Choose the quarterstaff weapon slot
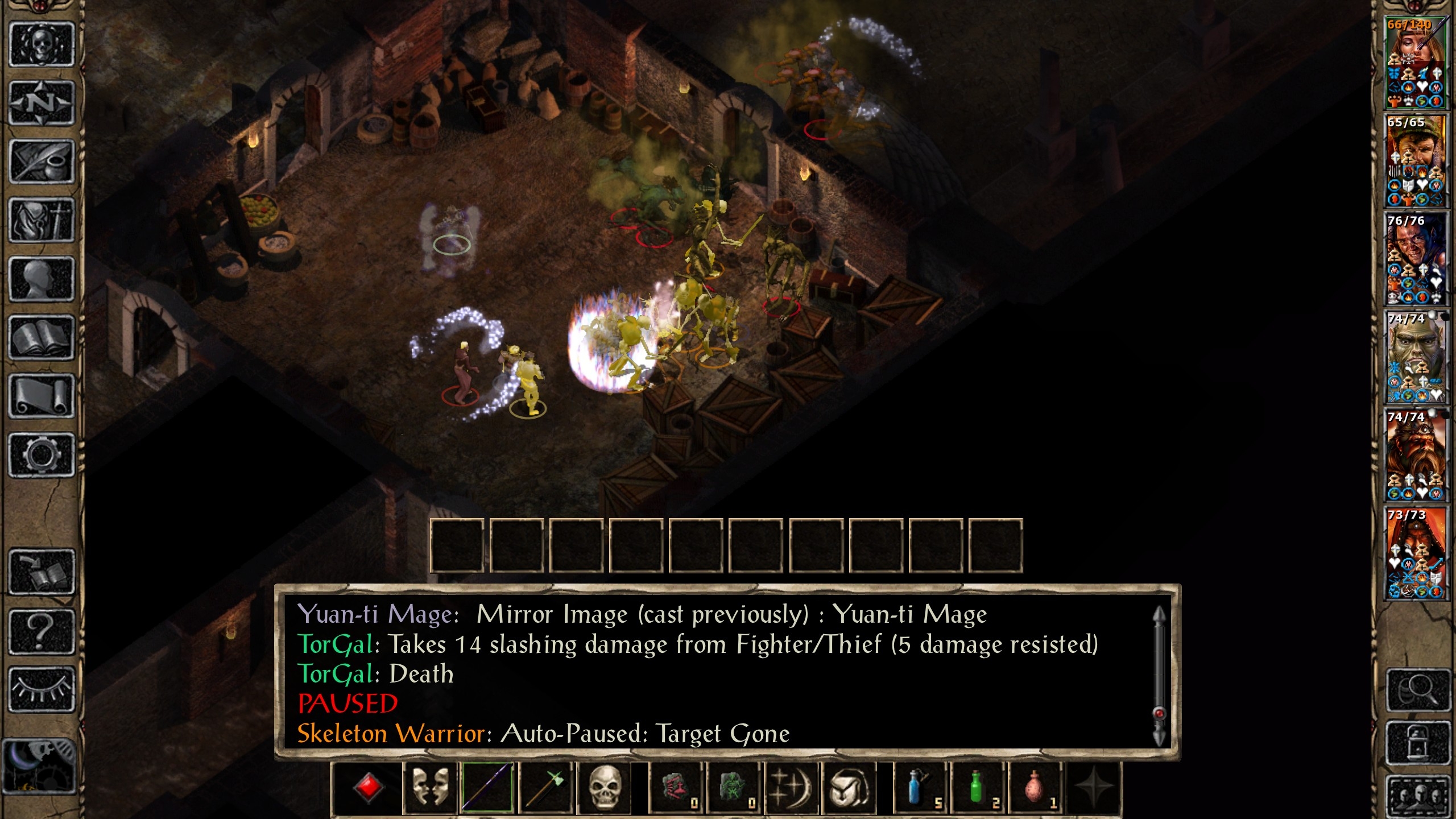Image resolution: width=1456 pixels, height=819 pixels. (x=487, y=787)
